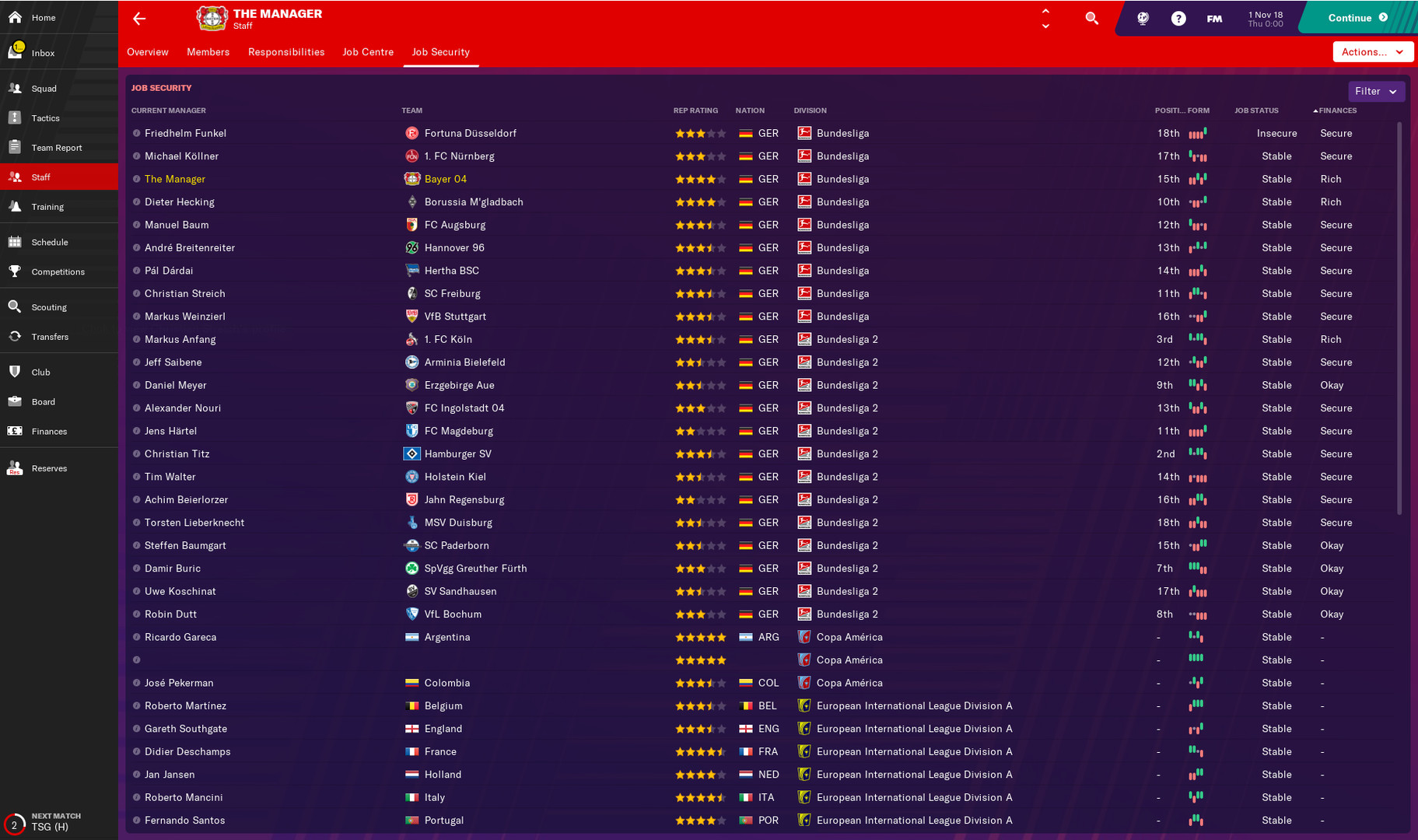Switch to the Job Centre tab

point(368,51)
